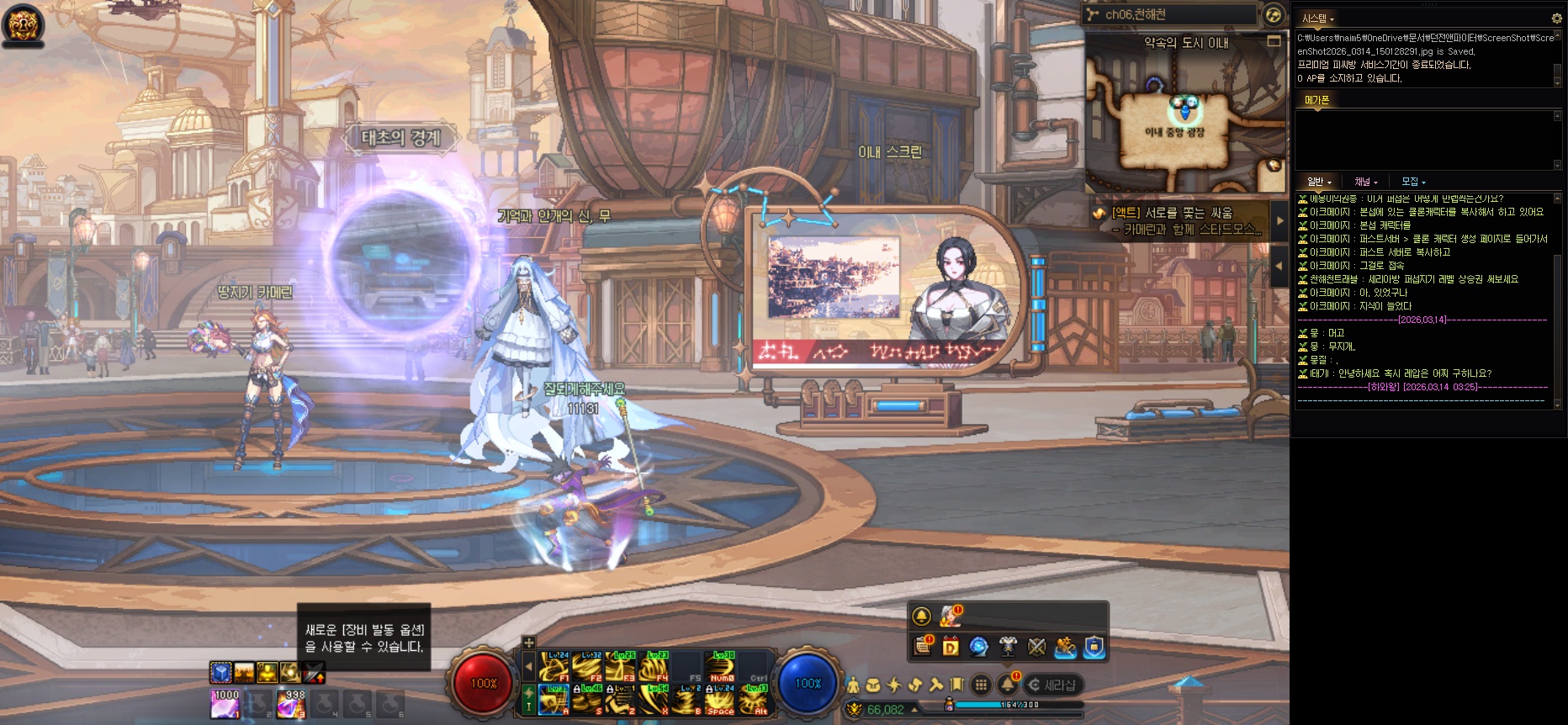Select the 메가폰 tab
This screenshot has height=725, width=1568.
(1316, 100)
